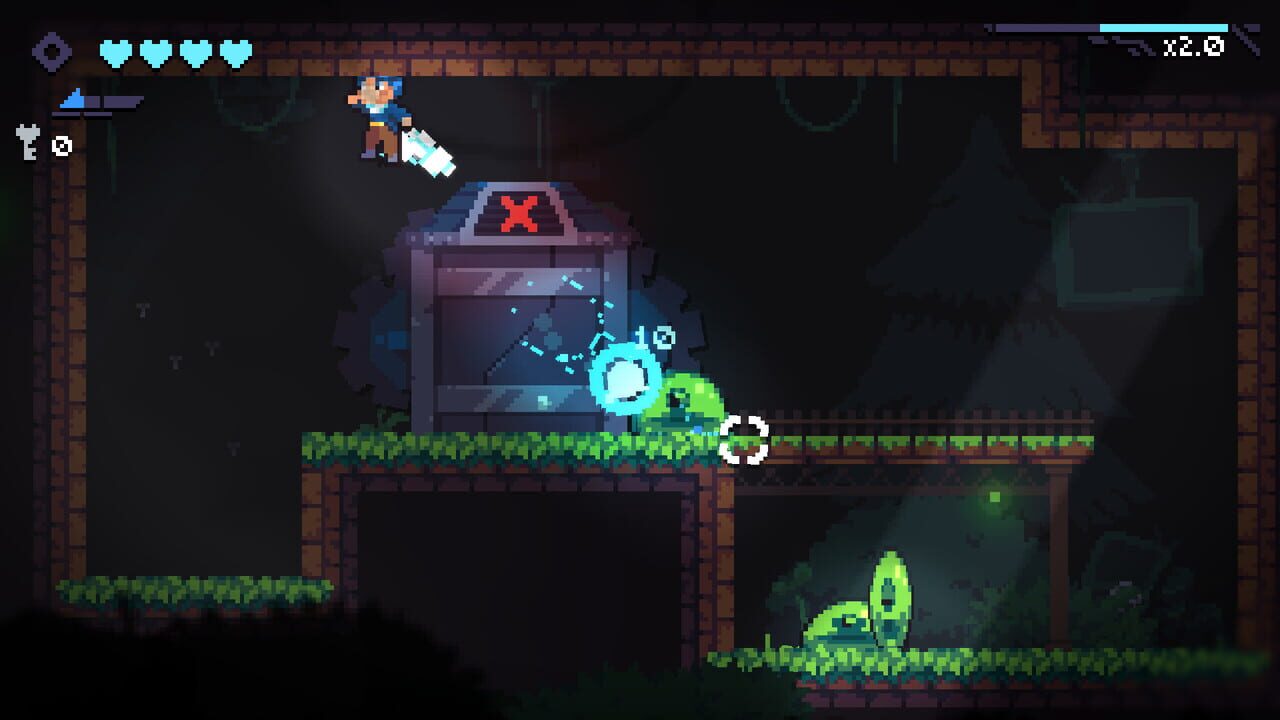Toggle the blue energy orb near the slime
The height and width of the screenshot is (720, 1280).
click(625, 380)
